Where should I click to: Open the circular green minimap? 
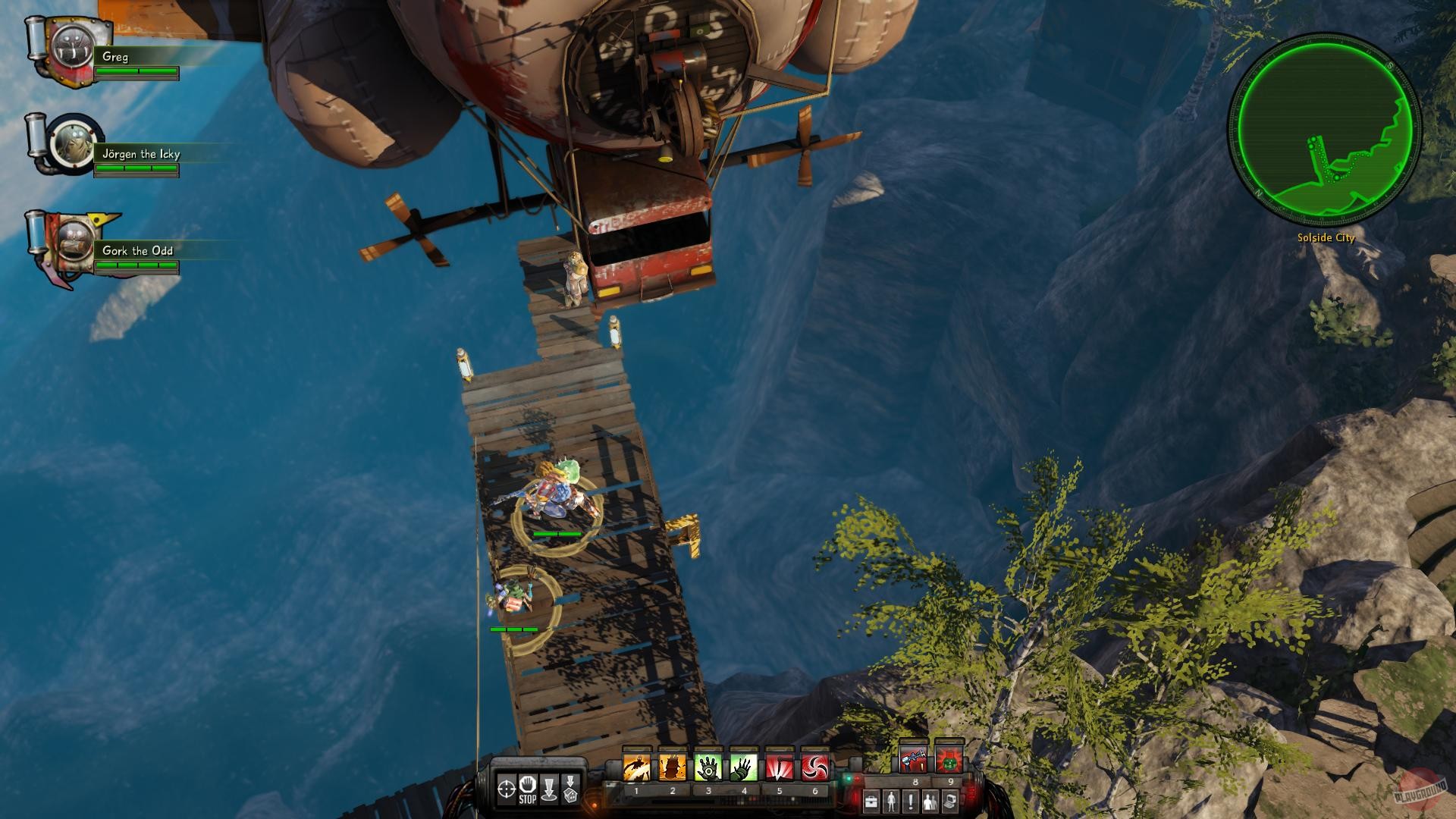point(1324,129)
